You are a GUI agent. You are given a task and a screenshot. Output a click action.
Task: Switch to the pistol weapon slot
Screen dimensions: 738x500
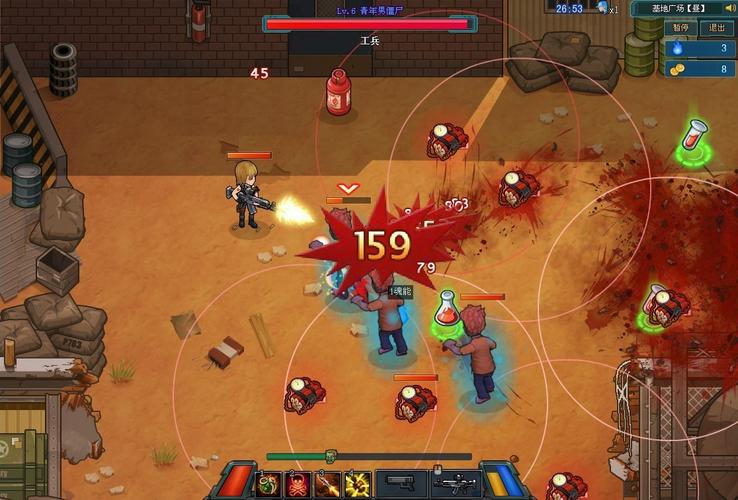click(402, 485)
